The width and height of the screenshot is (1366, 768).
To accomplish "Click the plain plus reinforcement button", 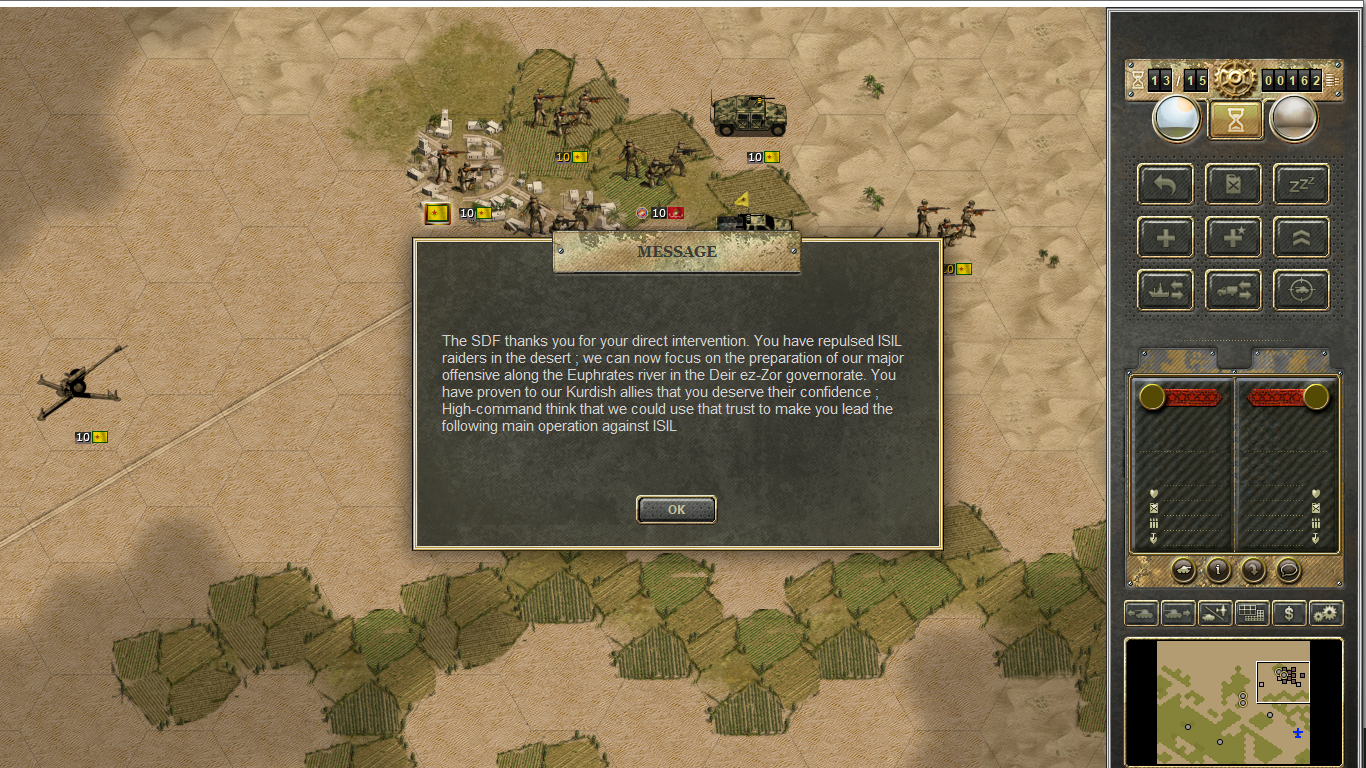I will 1165,238.
